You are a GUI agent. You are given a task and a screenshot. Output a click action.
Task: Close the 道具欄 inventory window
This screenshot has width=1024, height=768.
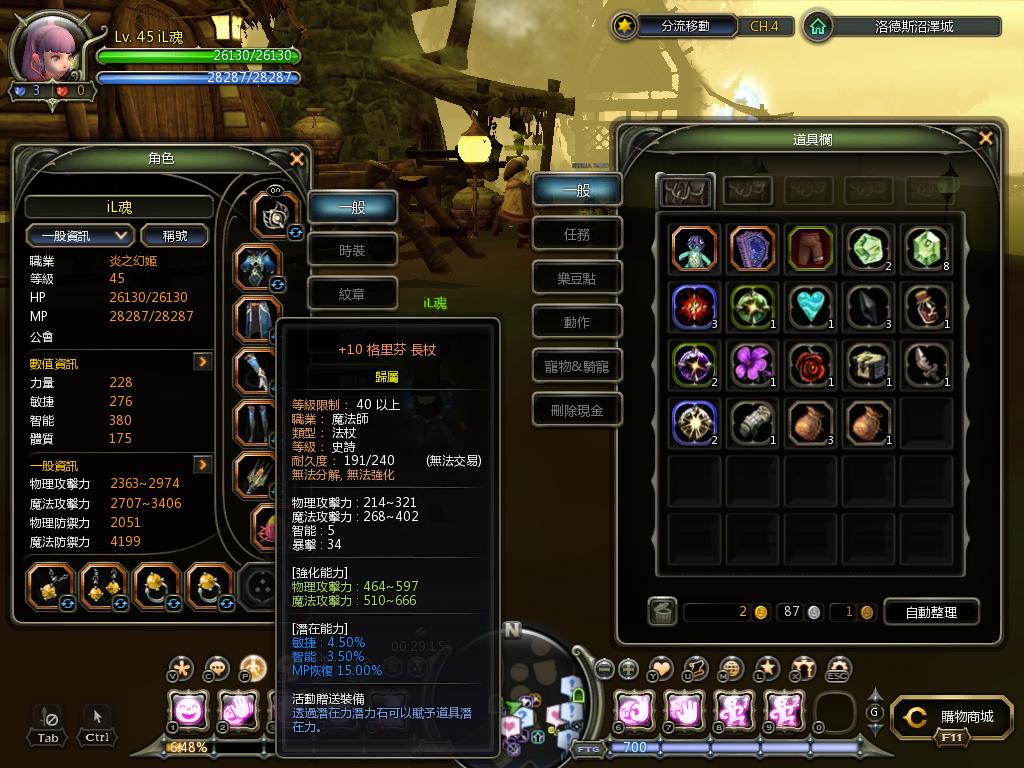(x=986, y=138)
